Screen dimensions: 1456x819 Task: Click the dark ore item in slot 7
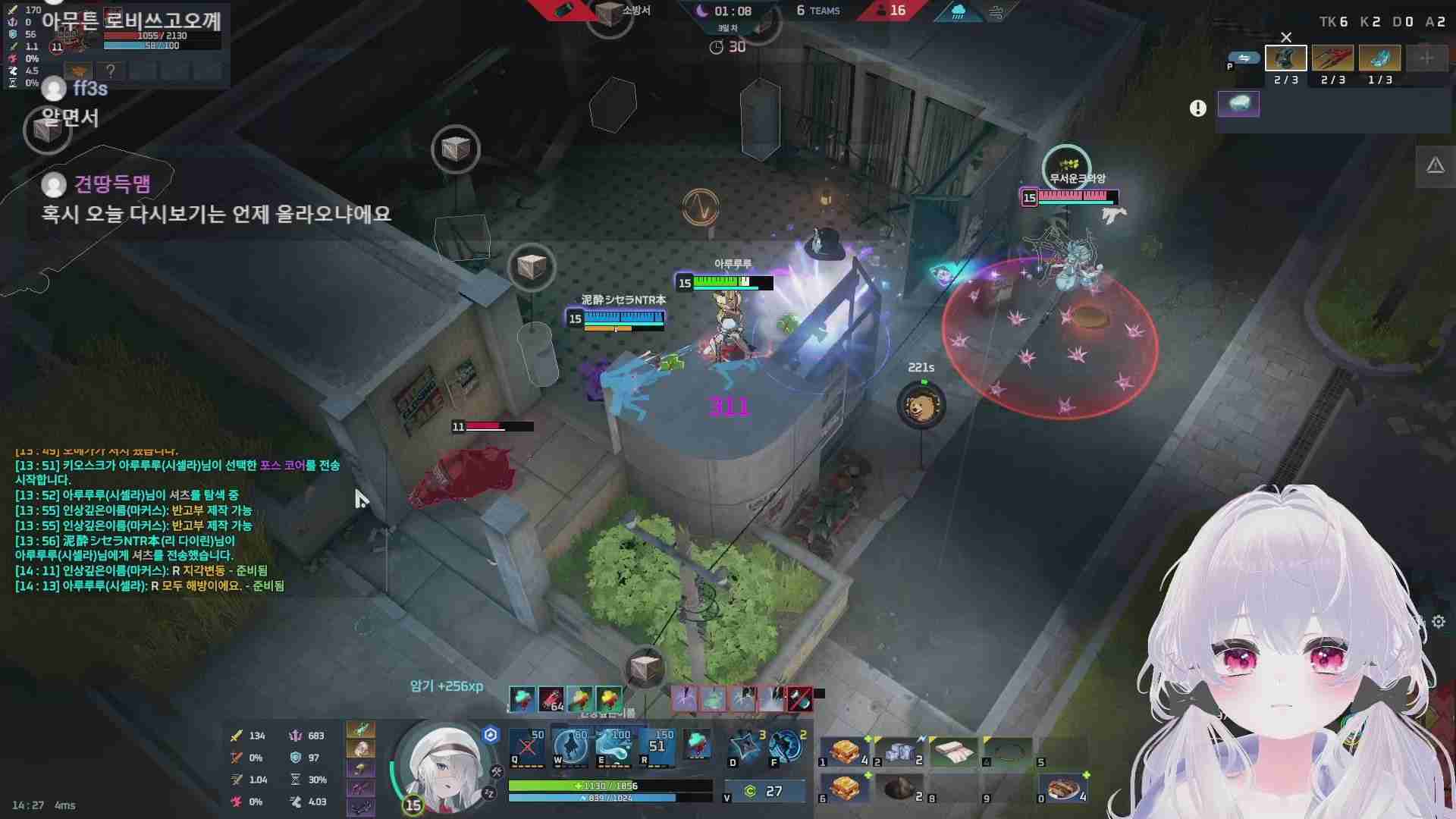point(899,789)
